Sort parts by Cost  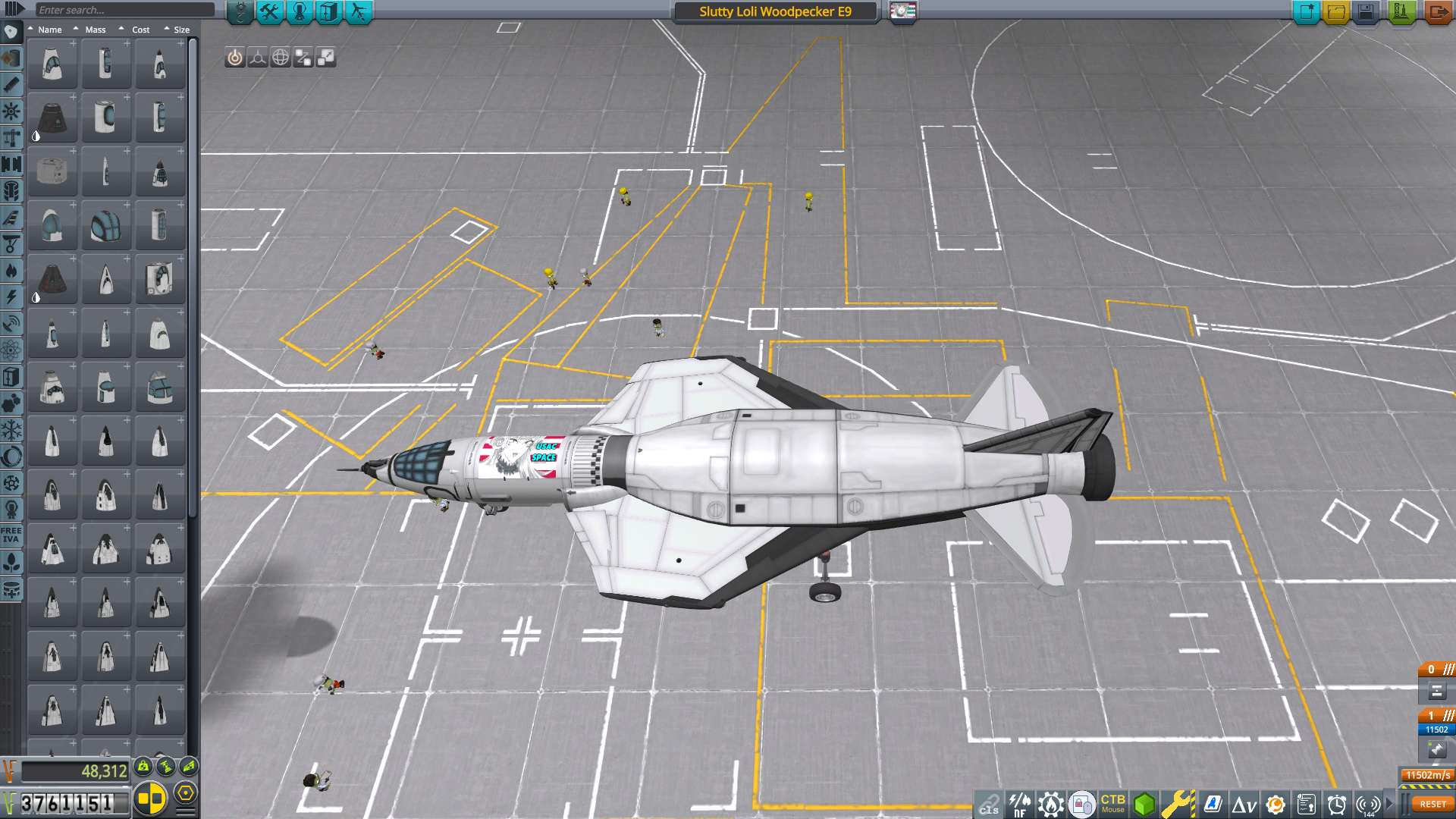(140, 30)
